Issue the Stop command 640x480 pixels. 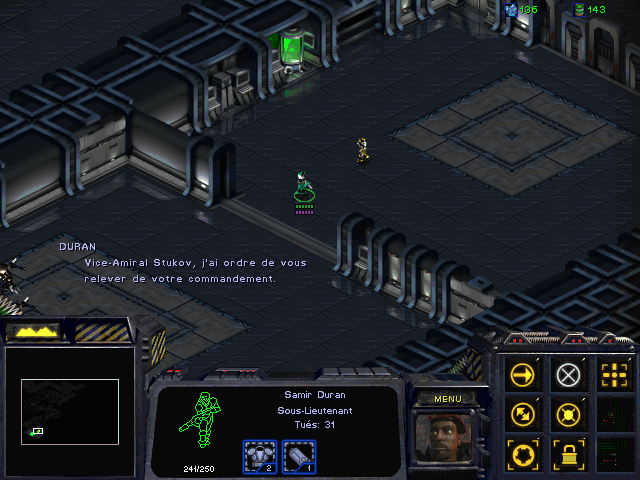567,374
